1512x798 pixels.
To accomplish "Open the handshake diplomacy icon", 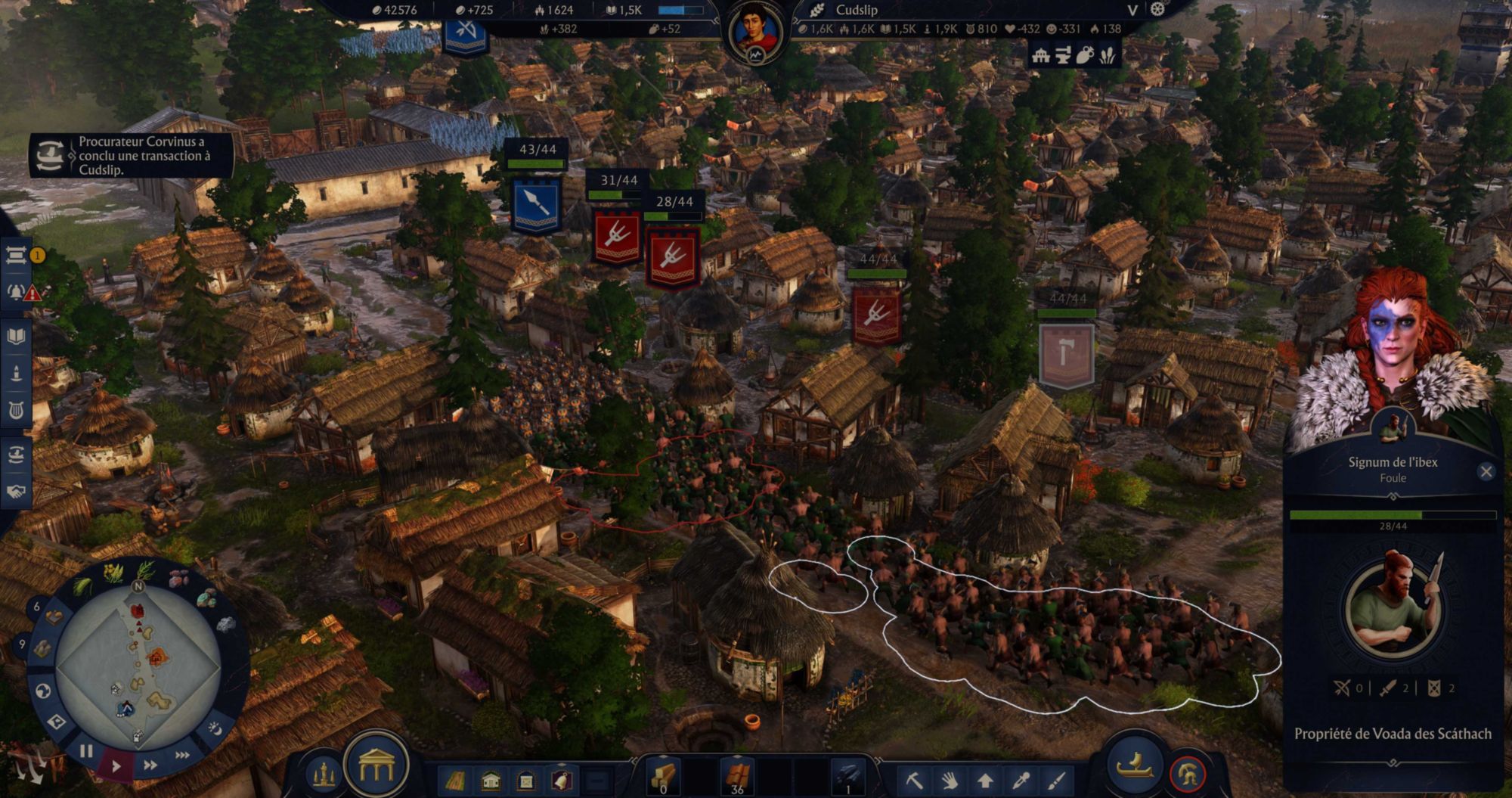I will [x=17, y=491].
